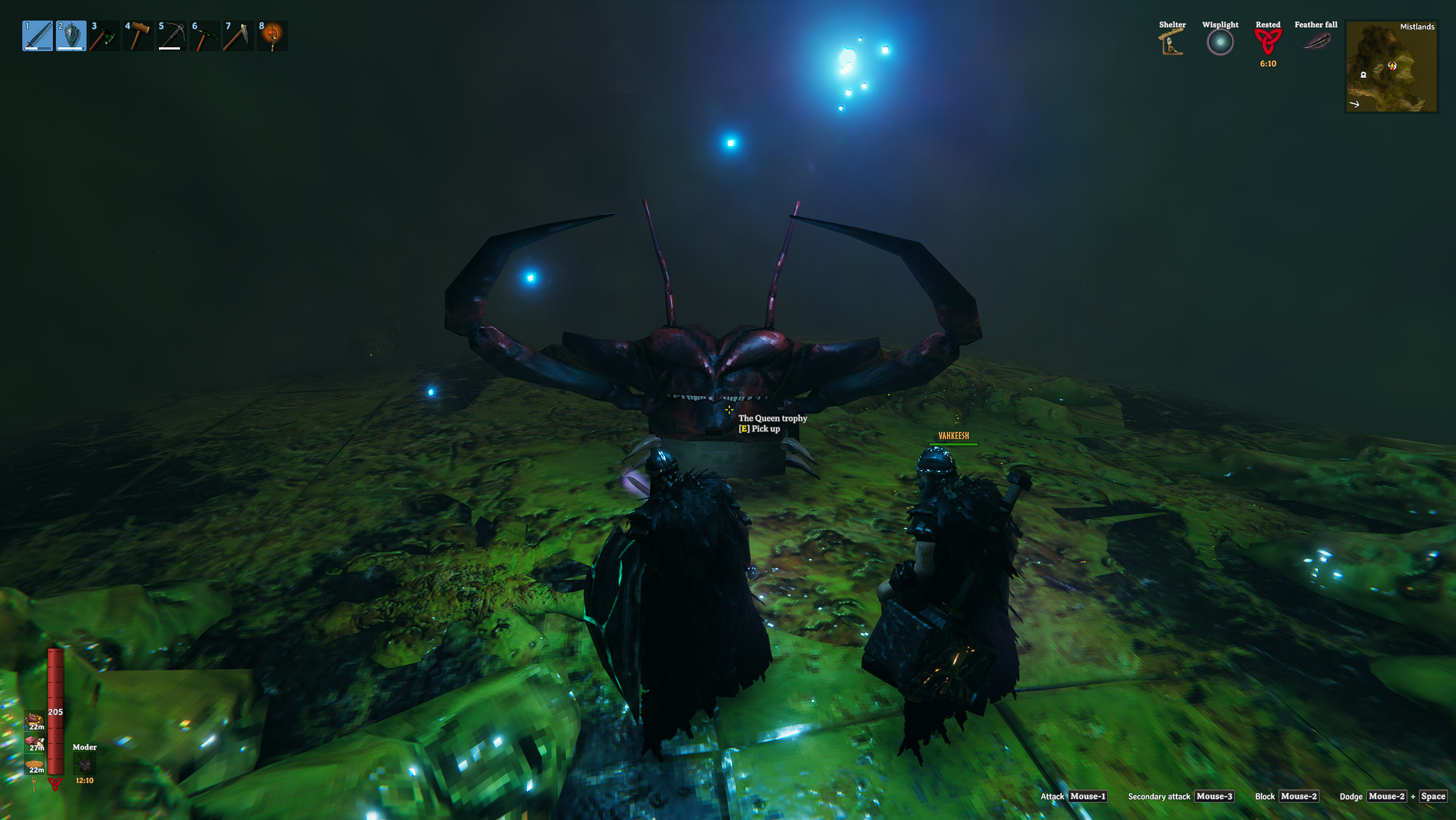Click the Shelter status effect icon
The image size is (1456, 820).
click(1172, 43)
